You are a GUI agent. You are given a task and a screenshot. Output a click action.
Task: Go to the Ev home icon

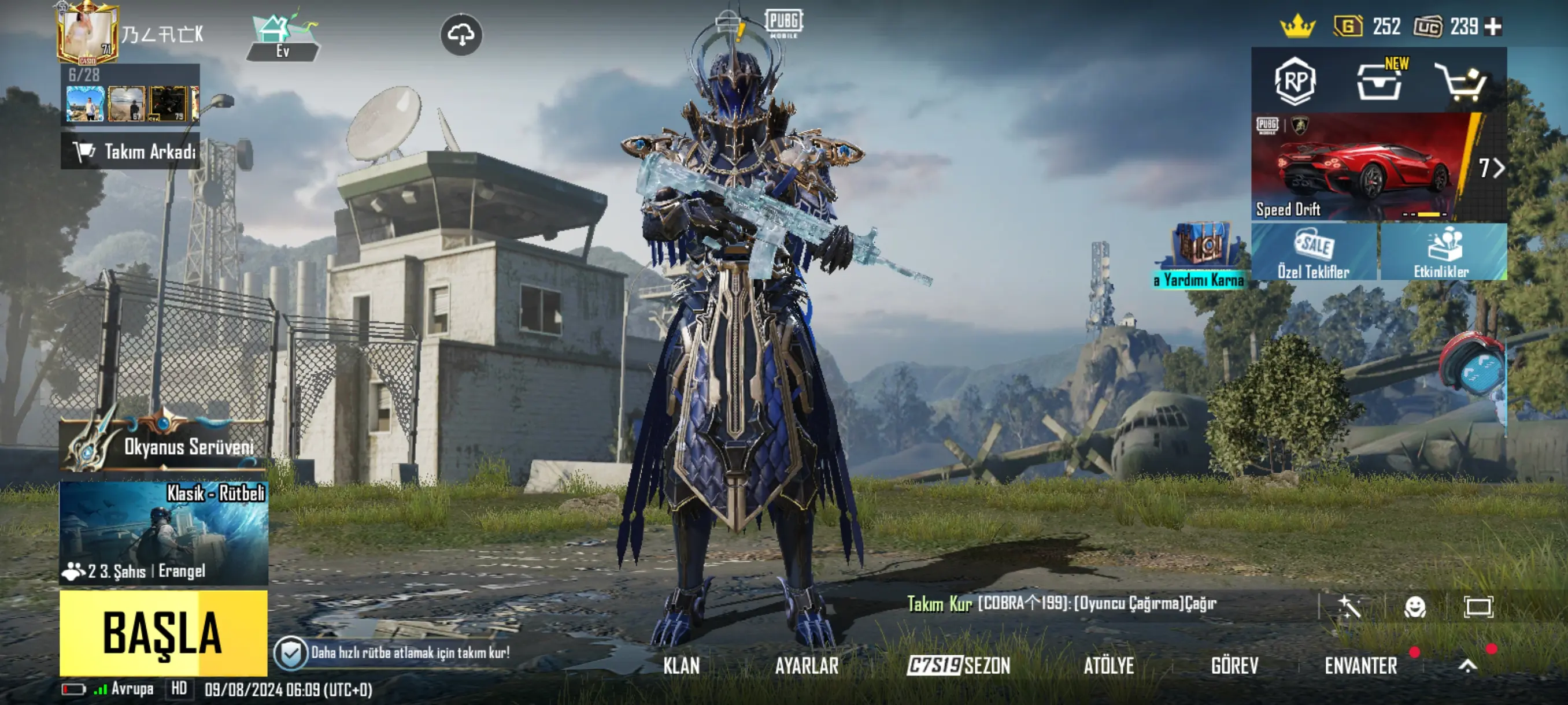tap(283, 36)
